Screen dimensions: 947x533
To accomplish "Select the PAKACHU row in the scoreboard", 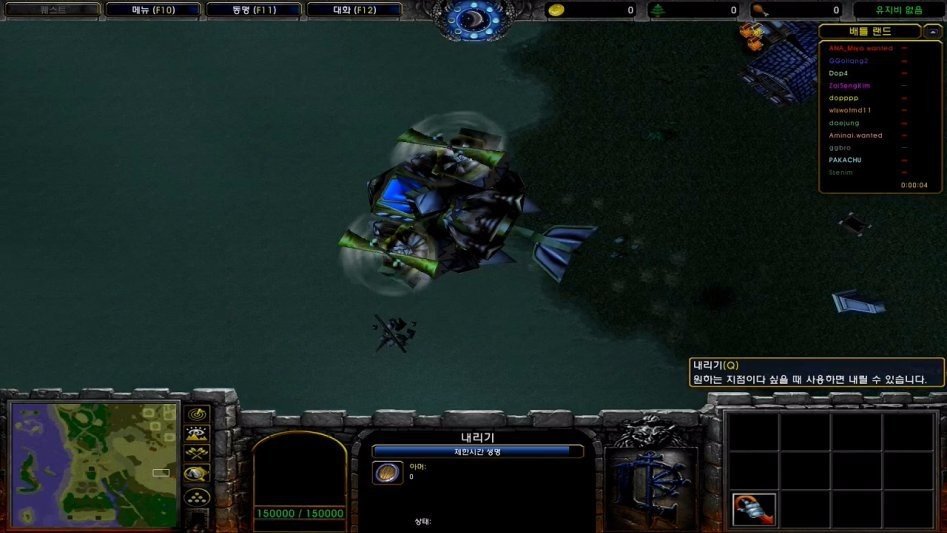I will tap(845, 160).
